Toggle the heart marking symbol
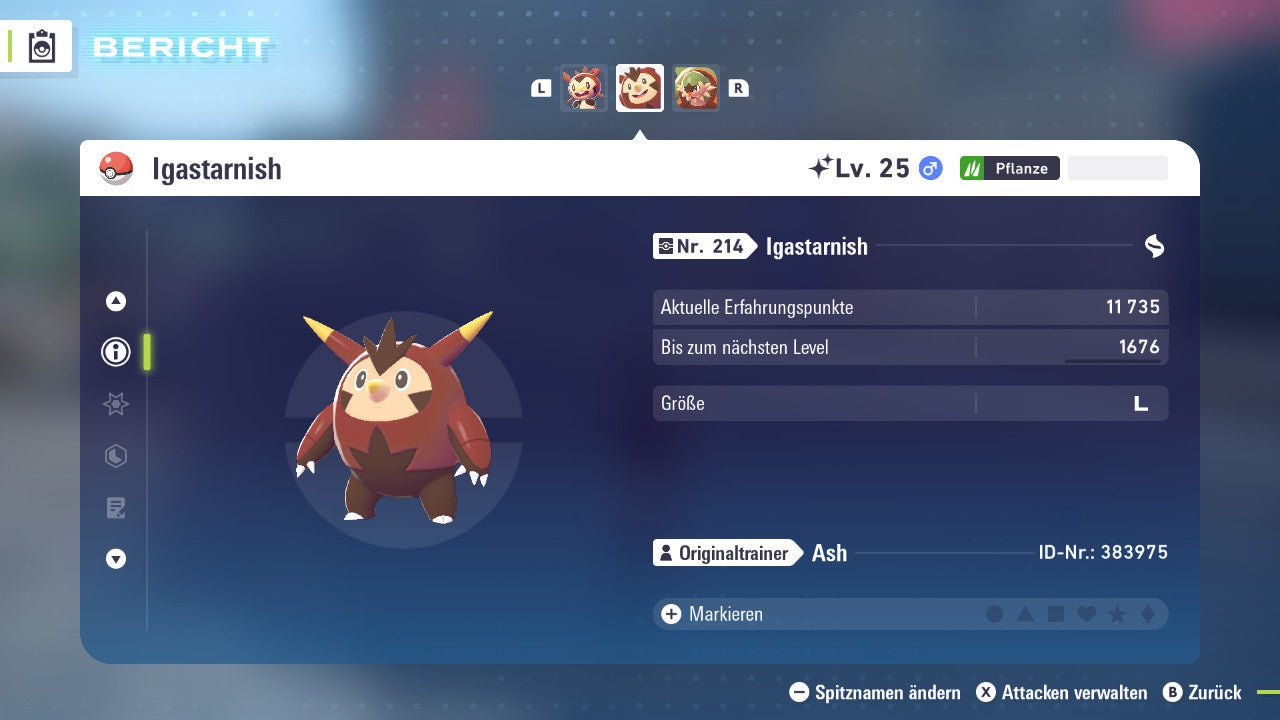 (1087, 613)
